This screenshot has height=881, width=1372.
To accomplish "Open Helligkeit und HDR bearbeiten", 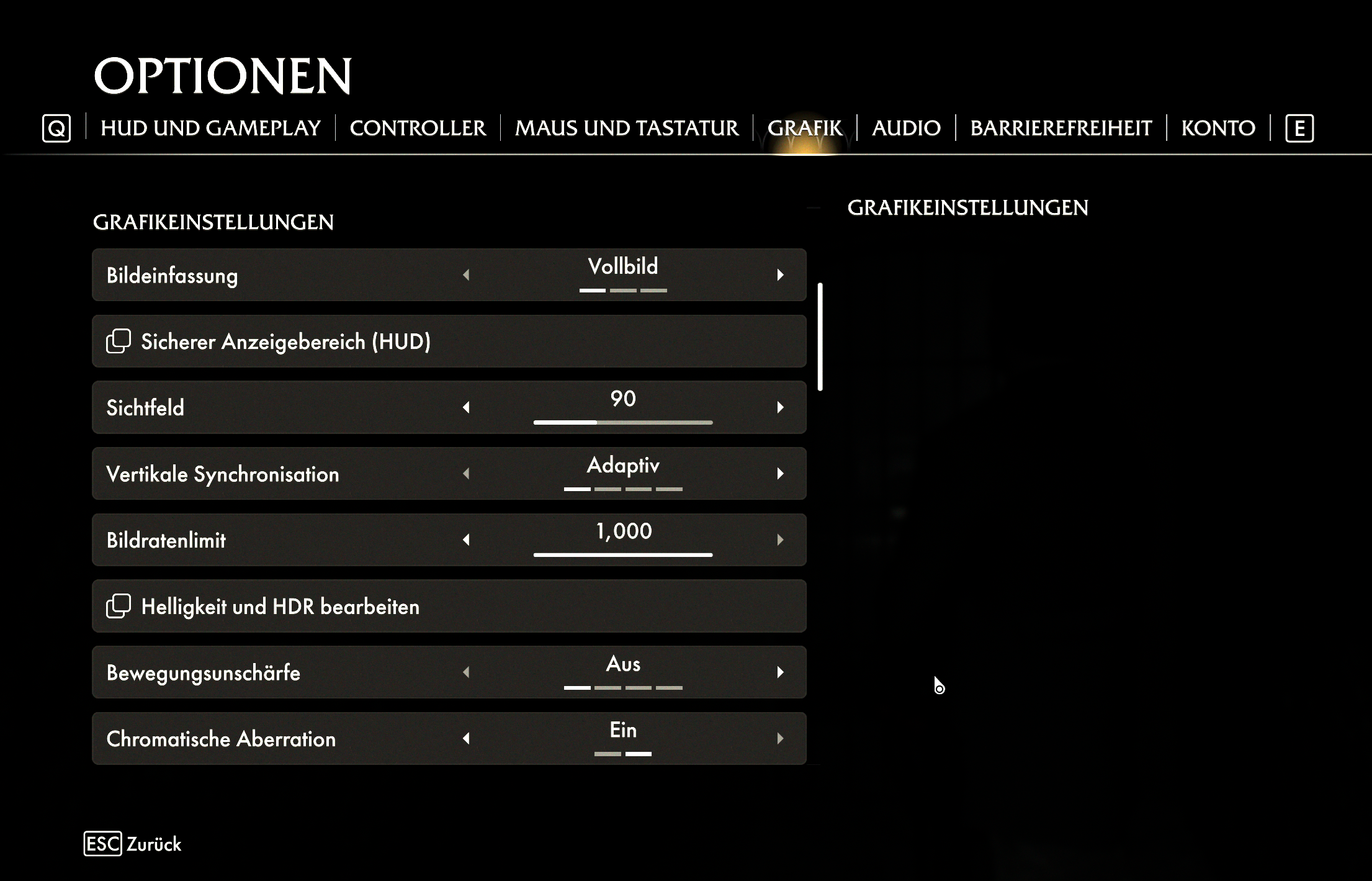I will click(449, 606).
